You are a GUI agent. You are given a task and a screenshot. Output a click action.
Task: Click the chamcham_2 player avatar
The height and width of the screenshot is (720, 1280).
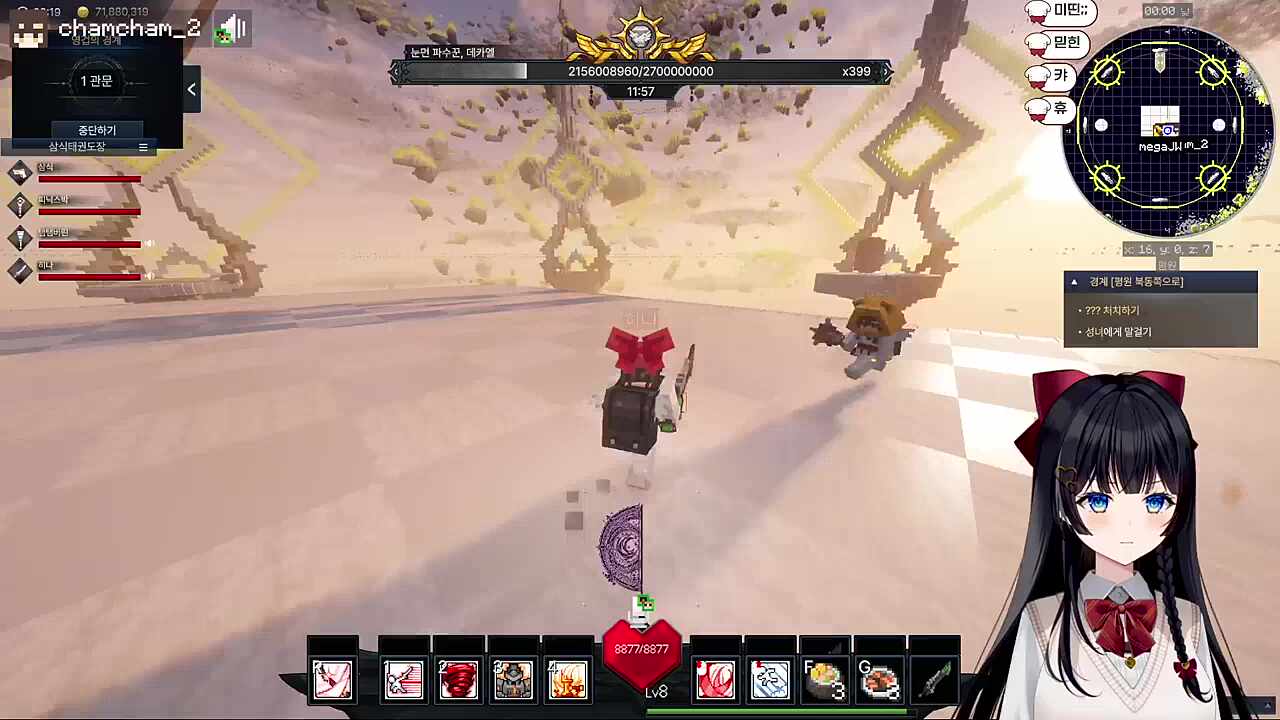[x=28, y=31]
